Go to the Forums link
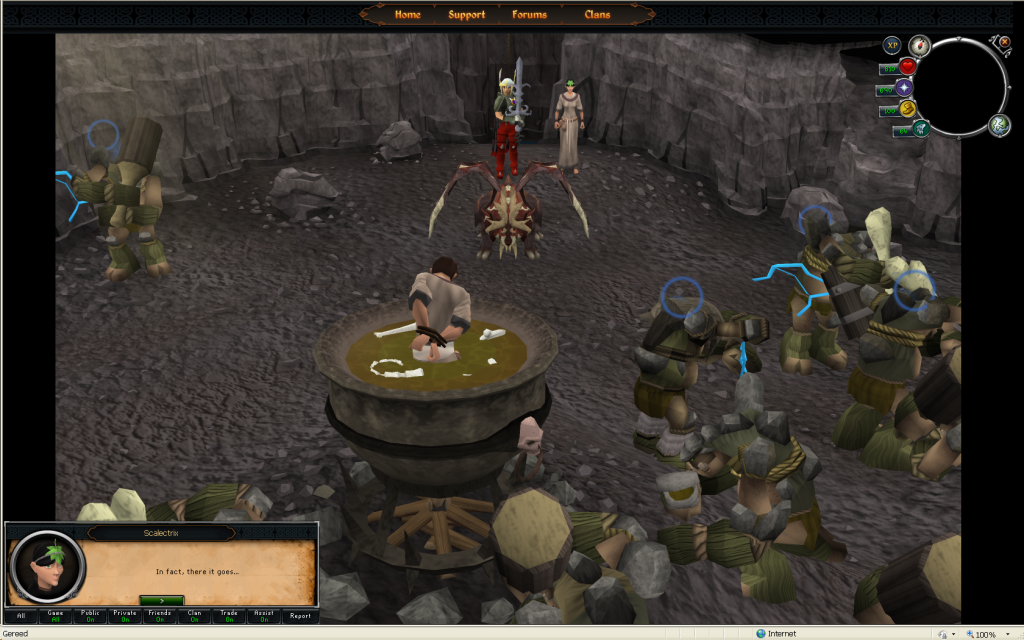This screenshot has height=640, width=1024. coord(529,15)
